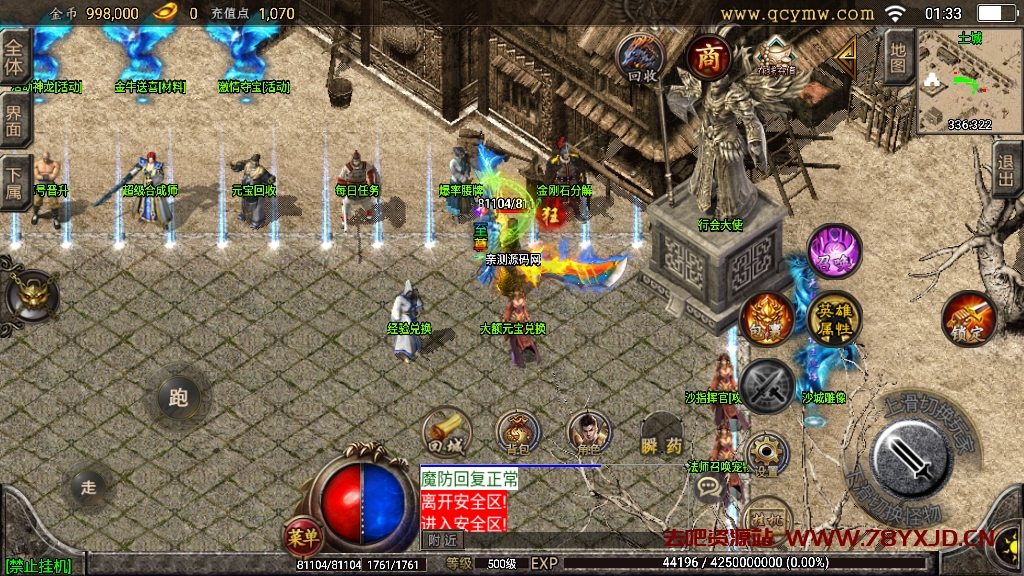This screenshot has height=576, width=1024.
Task: Use the 瞬药 instant potion button
Action: pos(661,434)
